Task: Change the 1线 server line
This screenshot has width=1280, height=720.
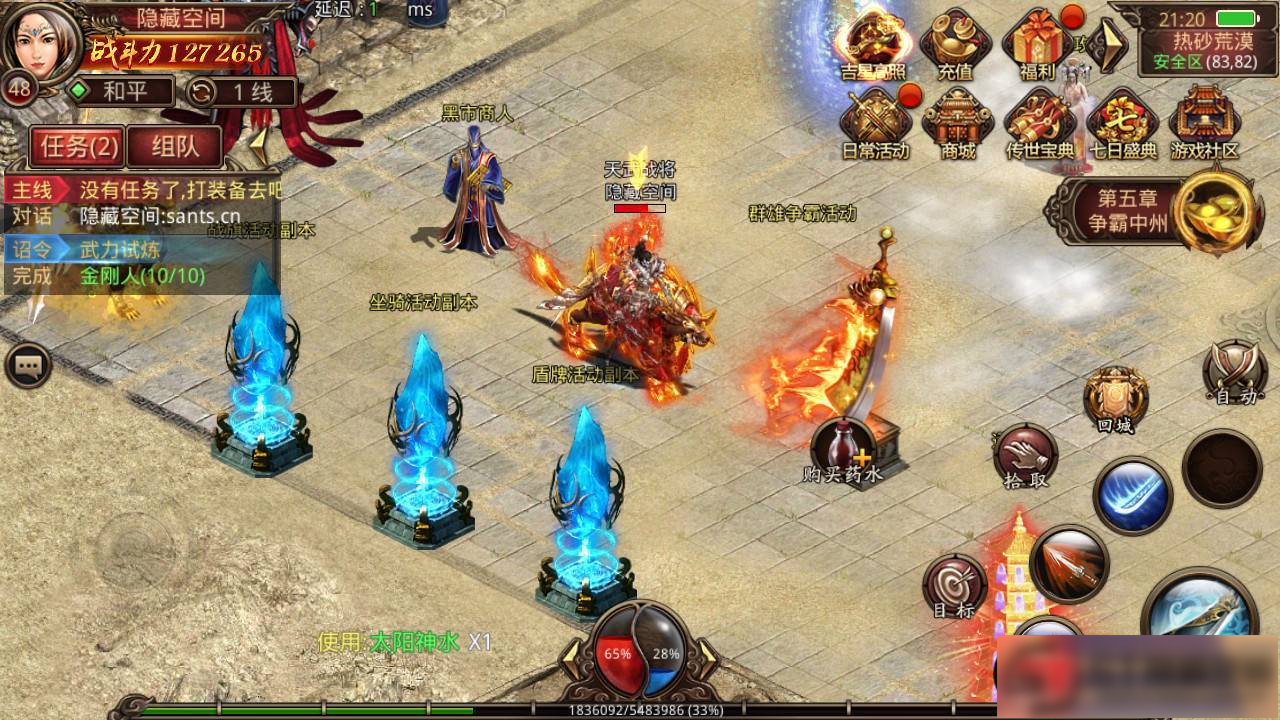Action: click(242, 93)
